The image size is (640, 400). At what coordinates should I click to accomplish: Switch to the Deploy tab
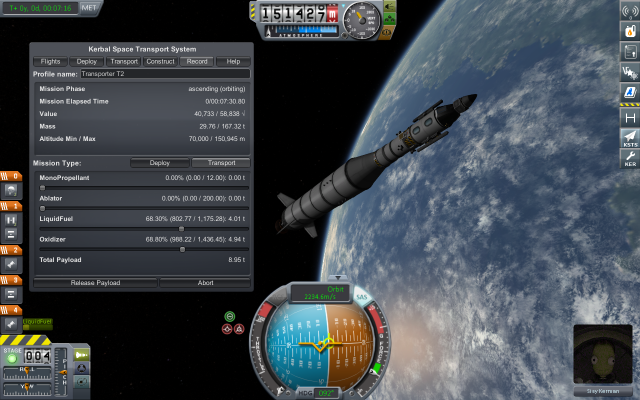(x=87, y=61)
